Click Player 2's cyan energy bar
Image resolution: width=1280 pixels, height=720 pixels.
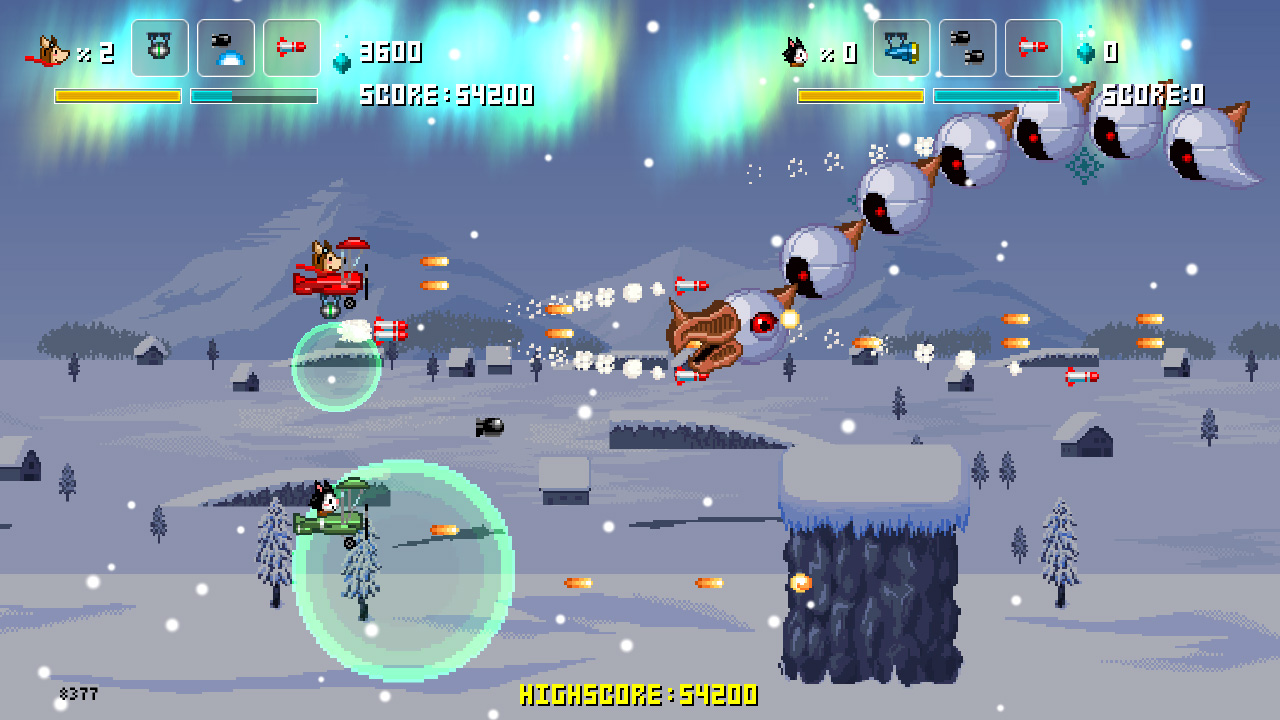(997, 94)
